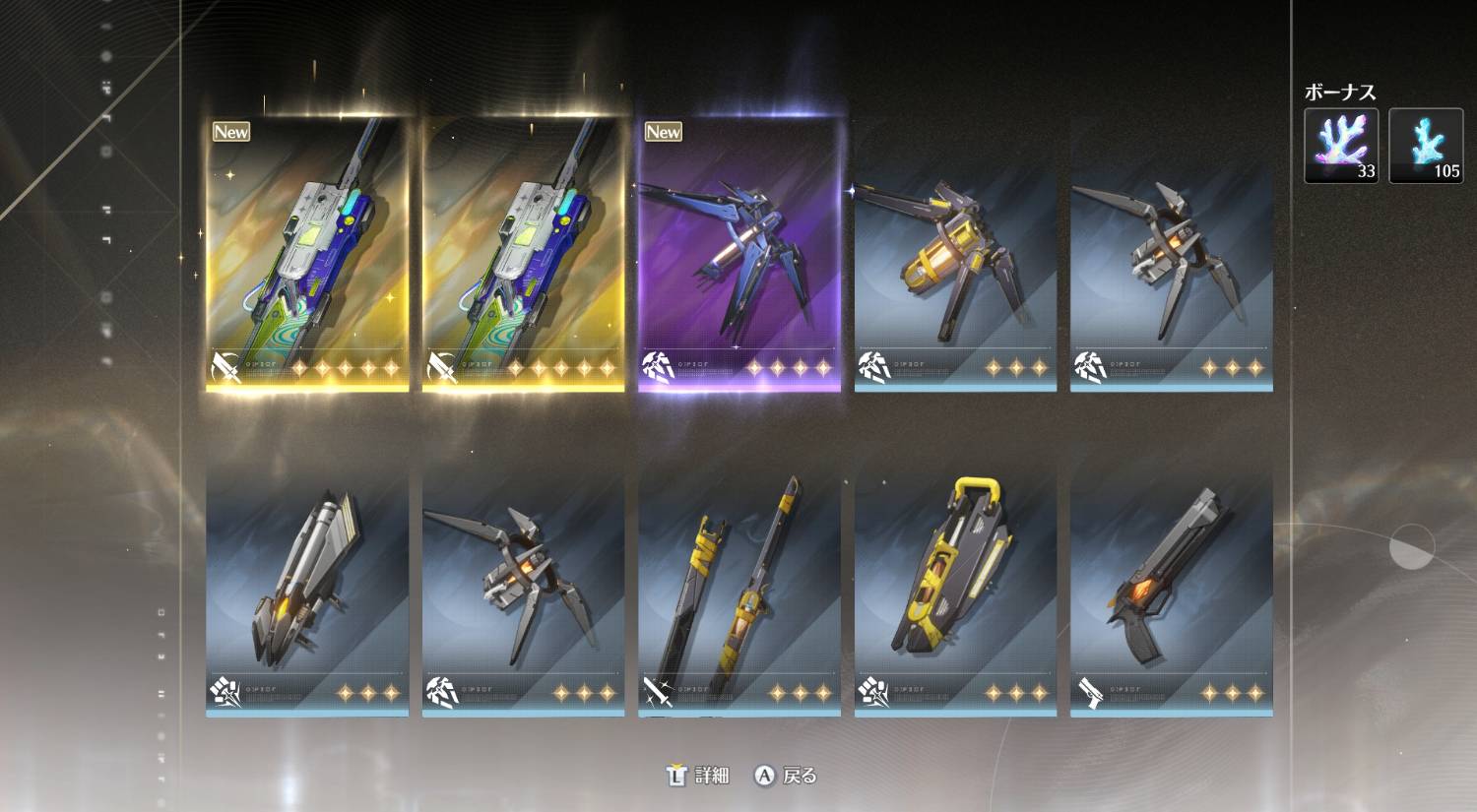The height and width of the screenshot is (812, 1477).
Task: Inspect the purple coral bonus showing 33
Action: click(1341, 146)
